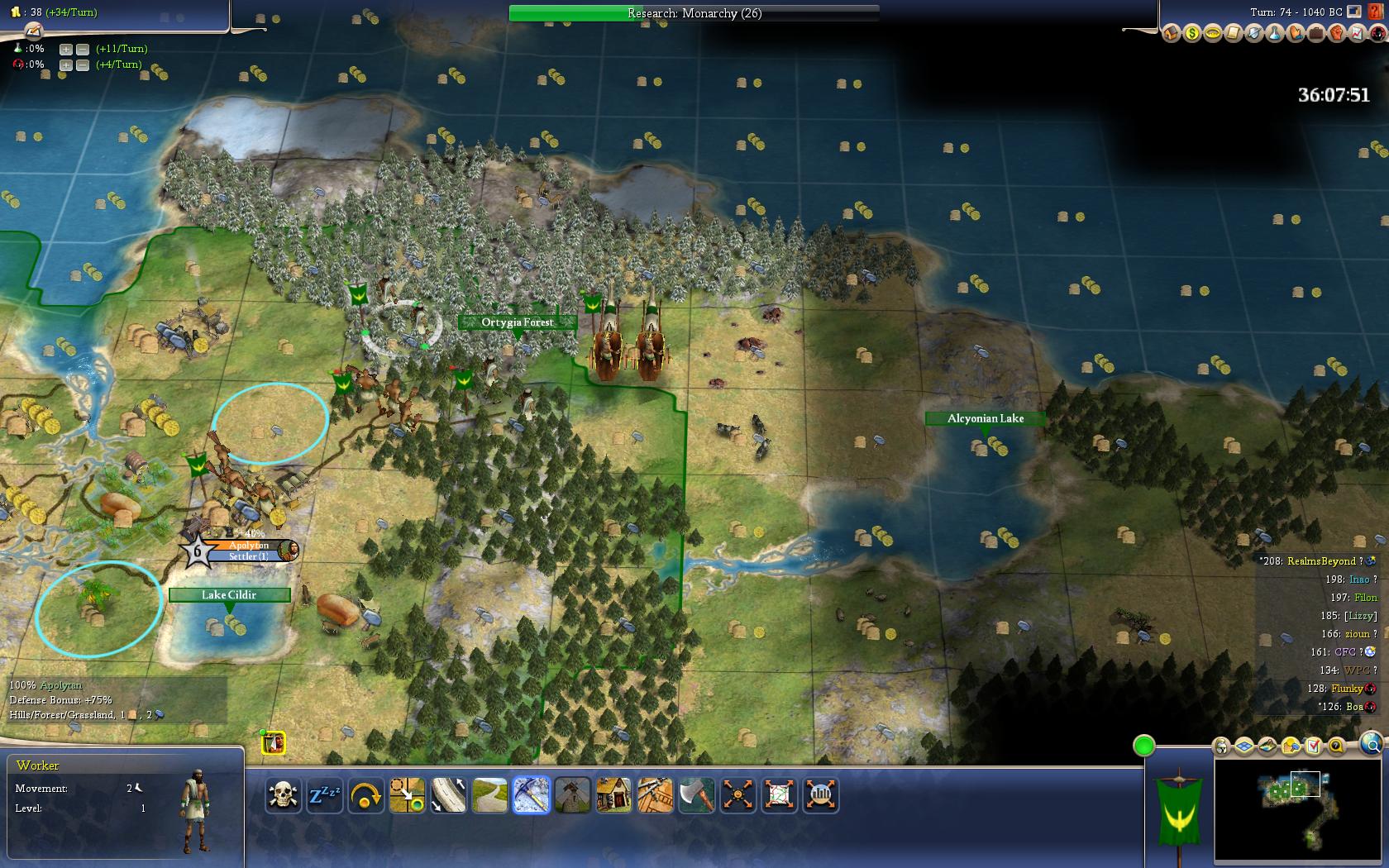This screenshot has height=868, width=1389.
Task: Select the Build Windmill action
Action: tap(572, 795)
